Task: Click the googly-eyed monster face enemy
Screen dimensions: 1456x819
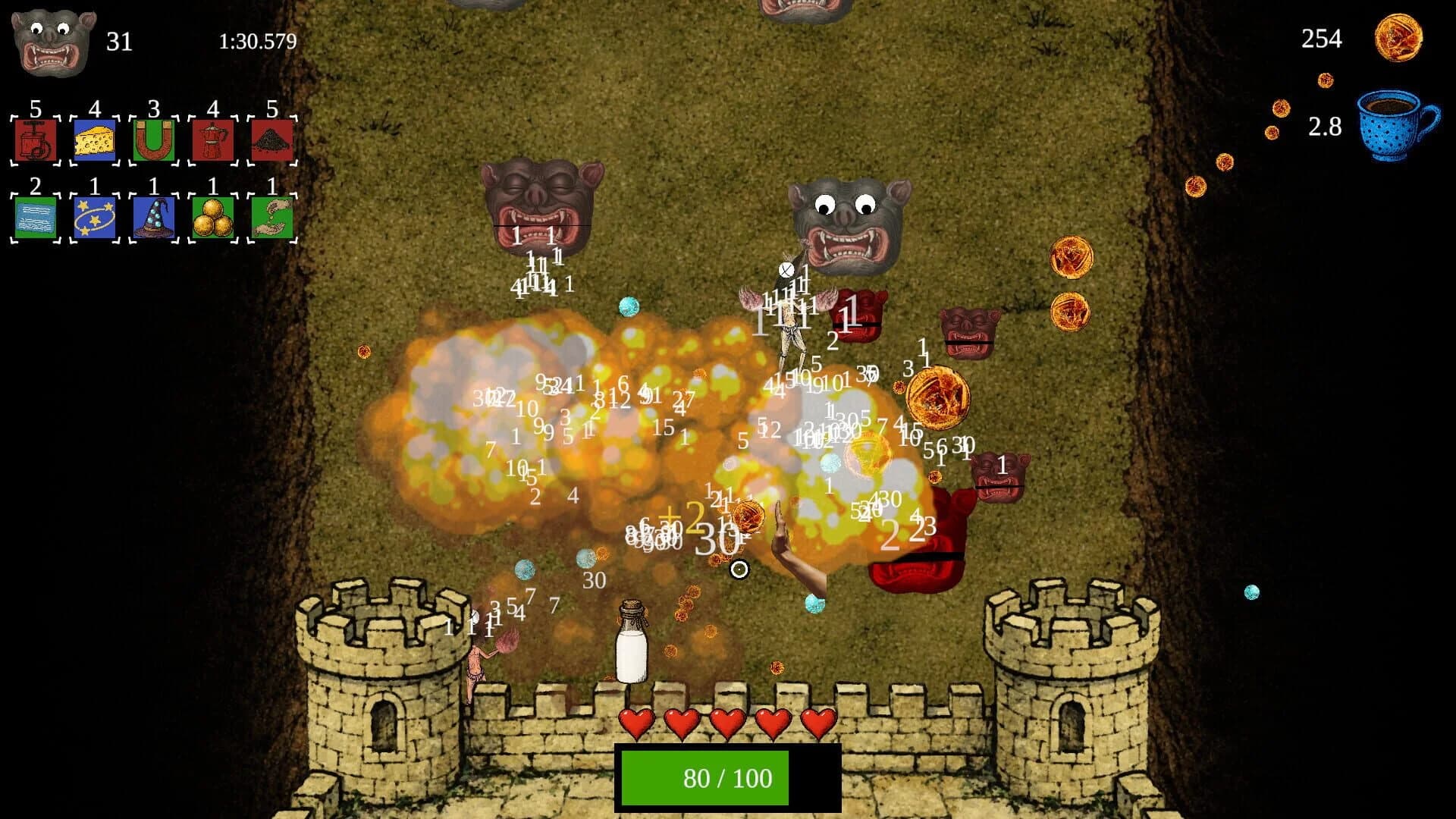Action: [x=846, y=220]
